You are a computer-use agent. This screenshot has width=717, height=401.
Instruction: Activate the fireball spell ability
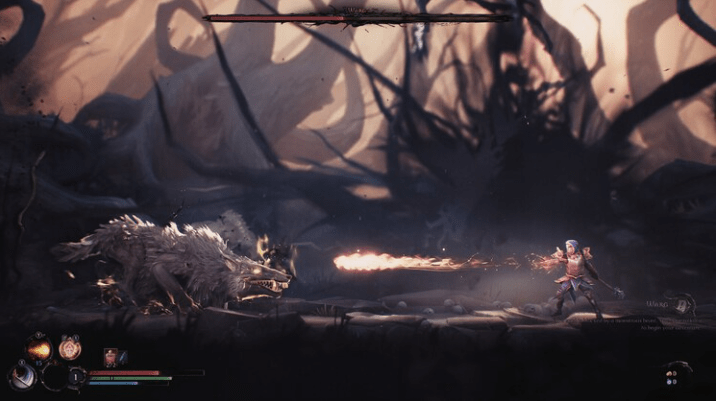[x=39, y=349]
